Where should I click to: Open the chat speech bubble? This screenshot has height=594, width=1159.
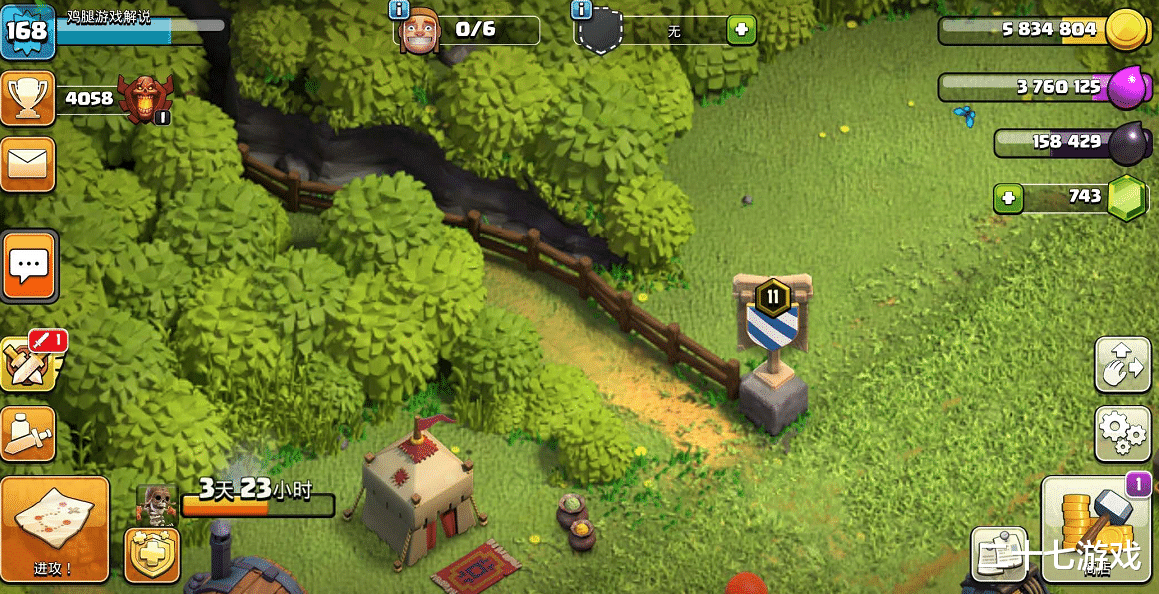tap(29, 265)
